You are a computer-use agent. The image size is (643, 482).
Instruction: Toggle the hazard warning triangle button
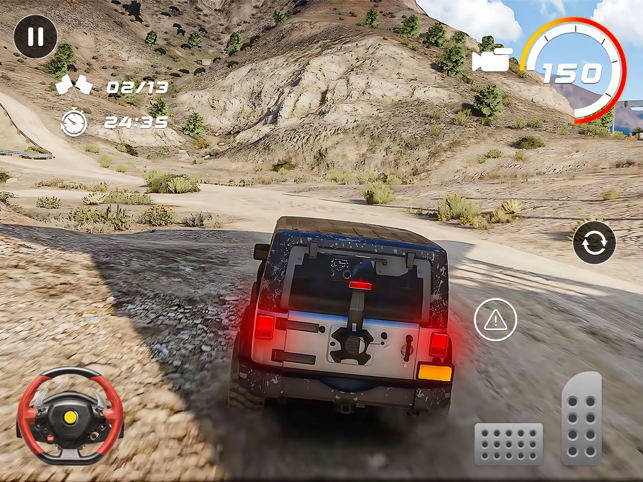(494, 320)
